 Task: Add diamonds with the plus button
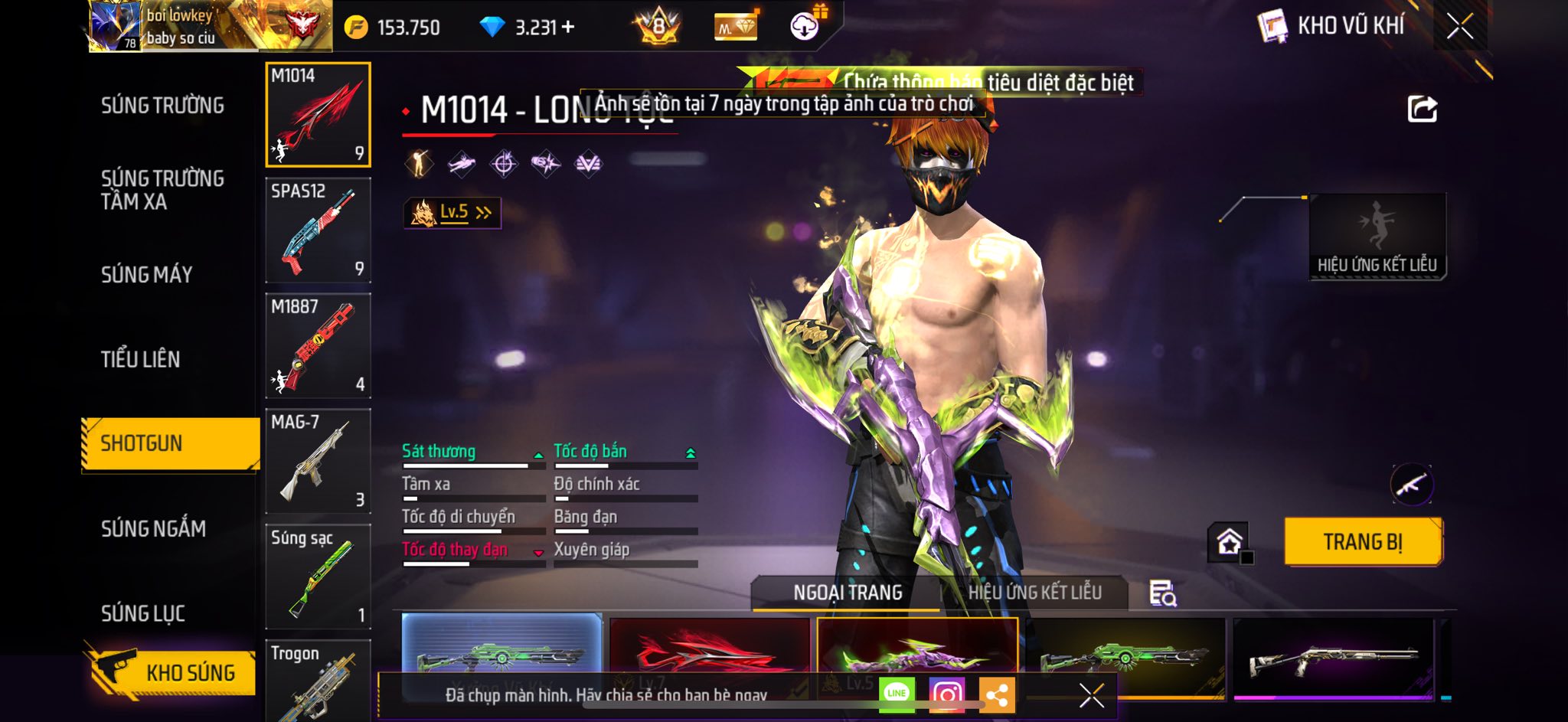(568, 28)
